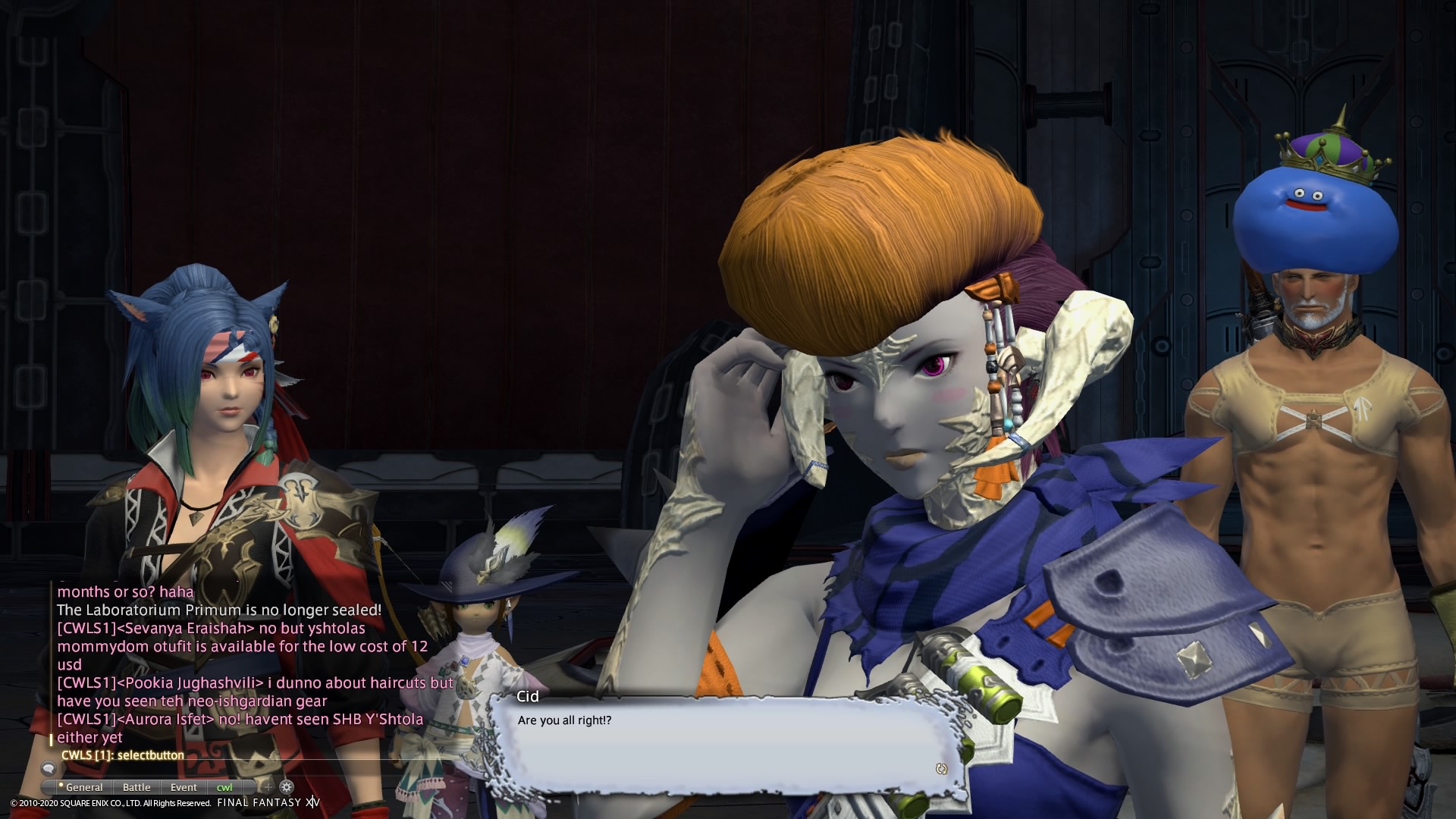Add a new chat tab with plus
Viewport: 1456px width, 819px height.
(267, 787)
